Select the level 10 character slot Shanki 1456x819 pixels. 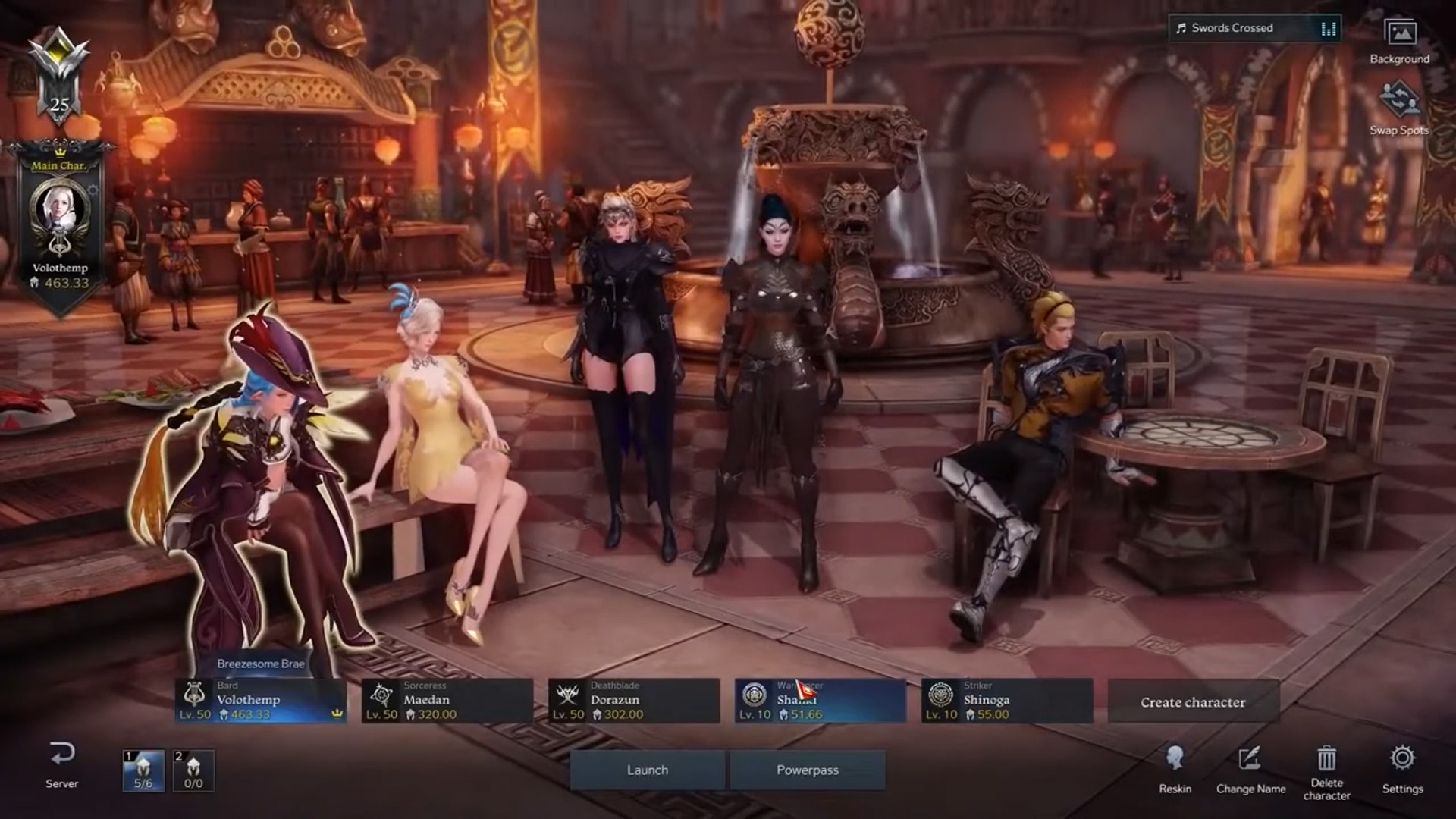click(x=820, y=701)
